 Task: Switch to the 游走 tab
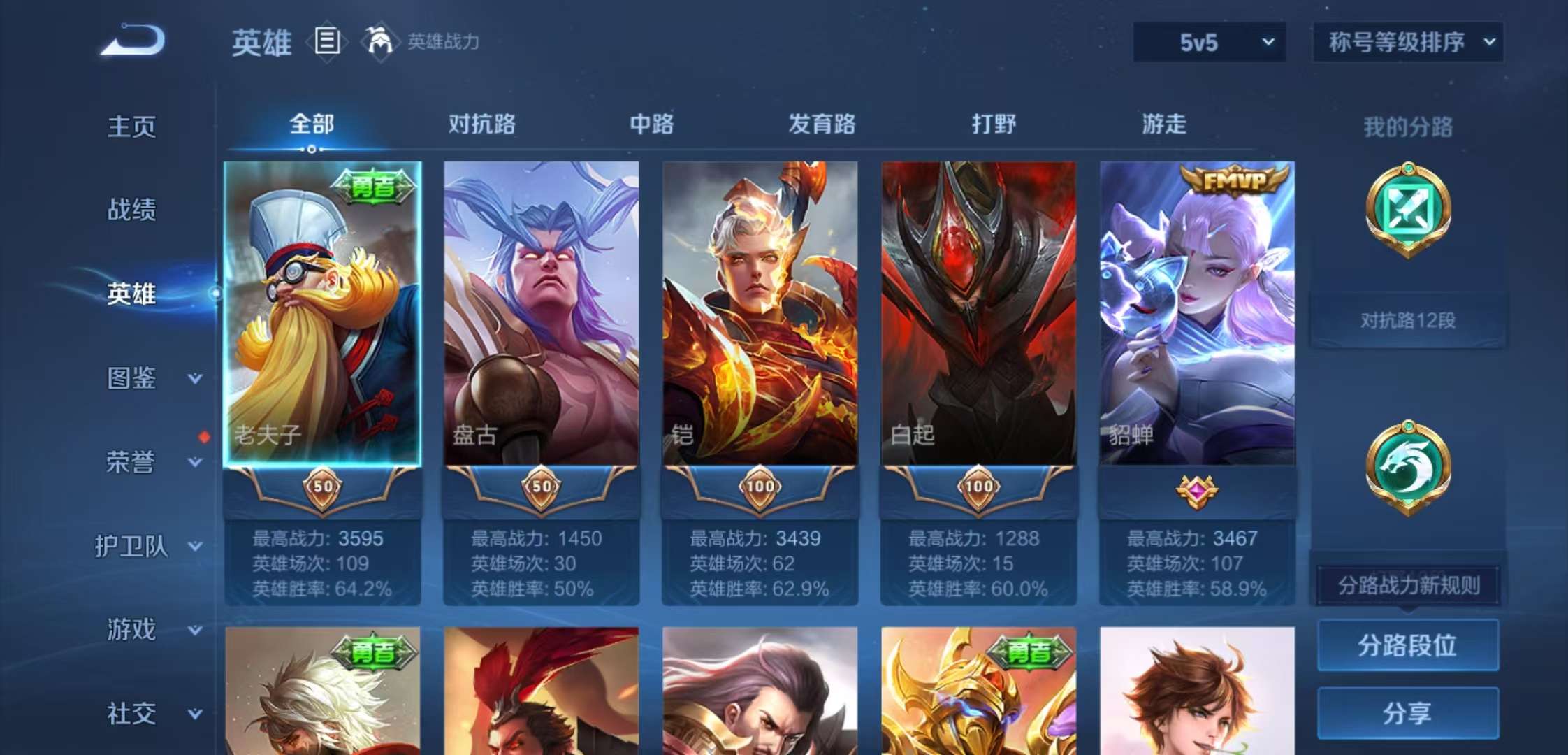click(x=1163, y=126)
